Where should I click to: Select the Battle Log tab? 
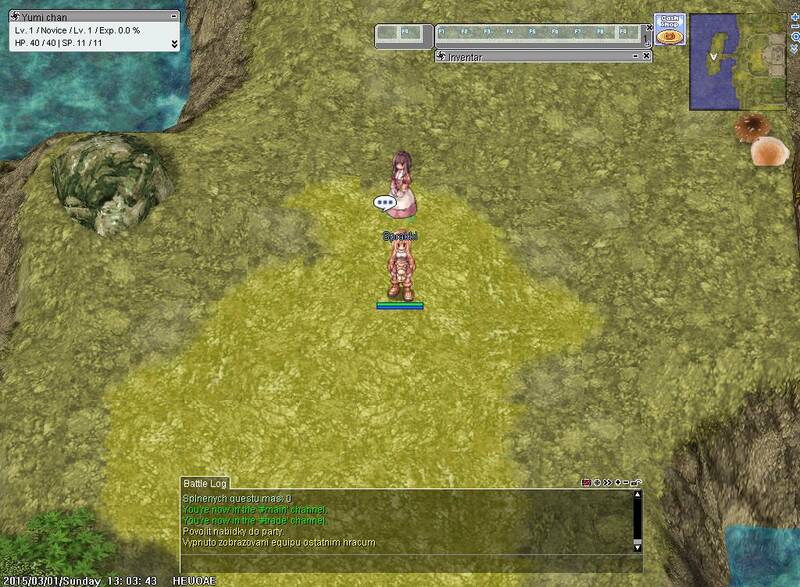click(206, 482)
